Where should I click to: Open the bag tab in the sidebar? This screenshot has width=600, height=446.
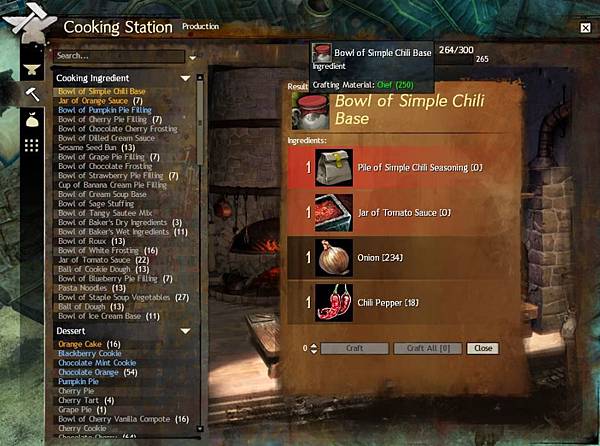pos(32,120)
